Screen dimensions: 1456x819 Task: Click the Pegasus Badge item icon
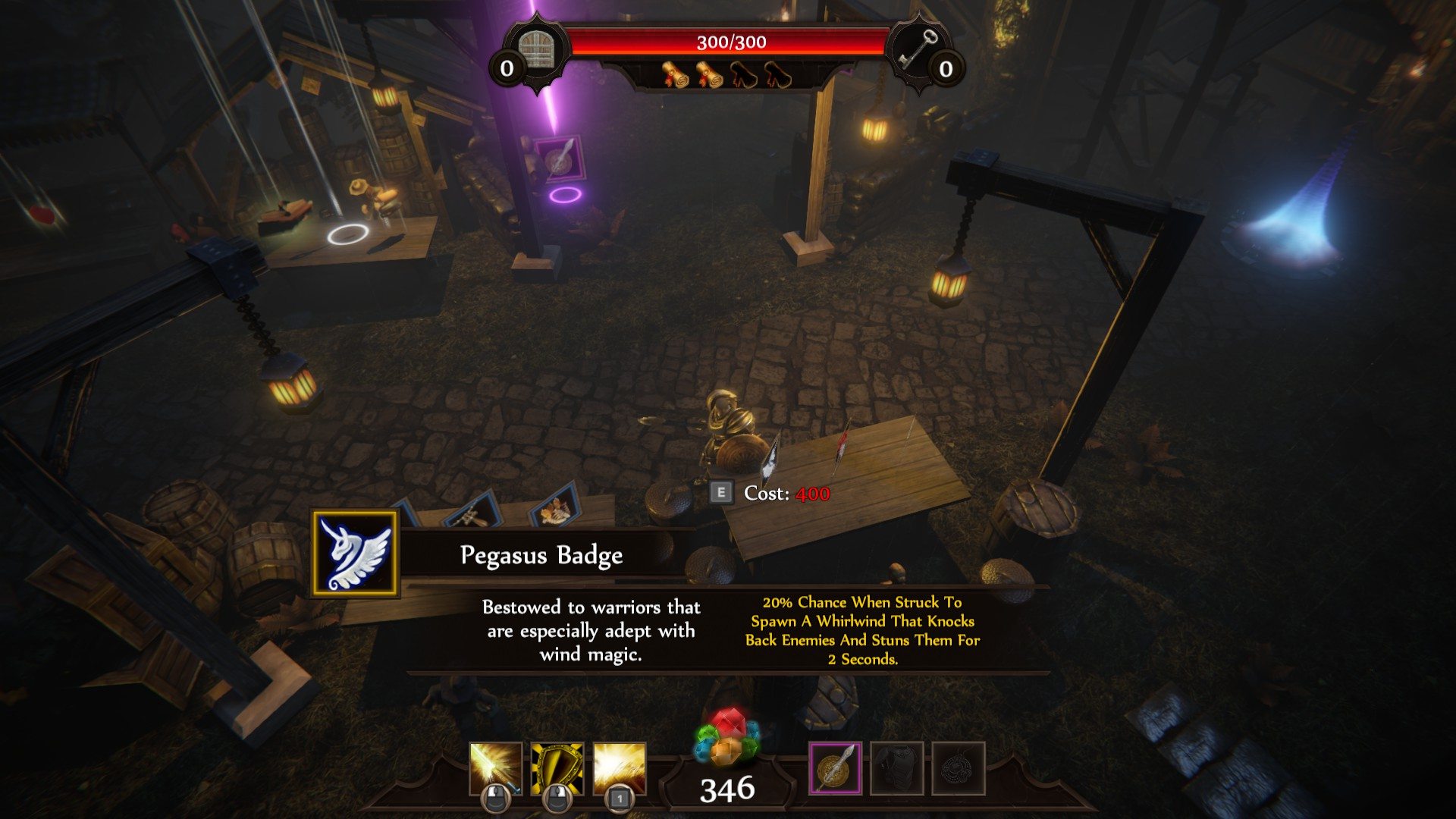(355, 554)
